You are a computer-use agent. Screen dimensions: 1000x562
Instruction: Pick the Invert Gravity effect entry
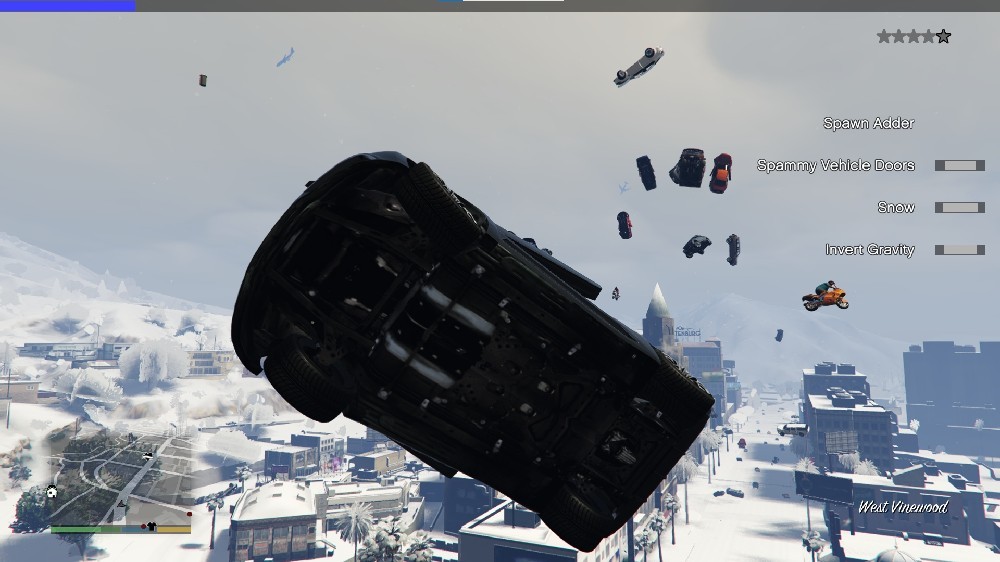tap(869, 250)
